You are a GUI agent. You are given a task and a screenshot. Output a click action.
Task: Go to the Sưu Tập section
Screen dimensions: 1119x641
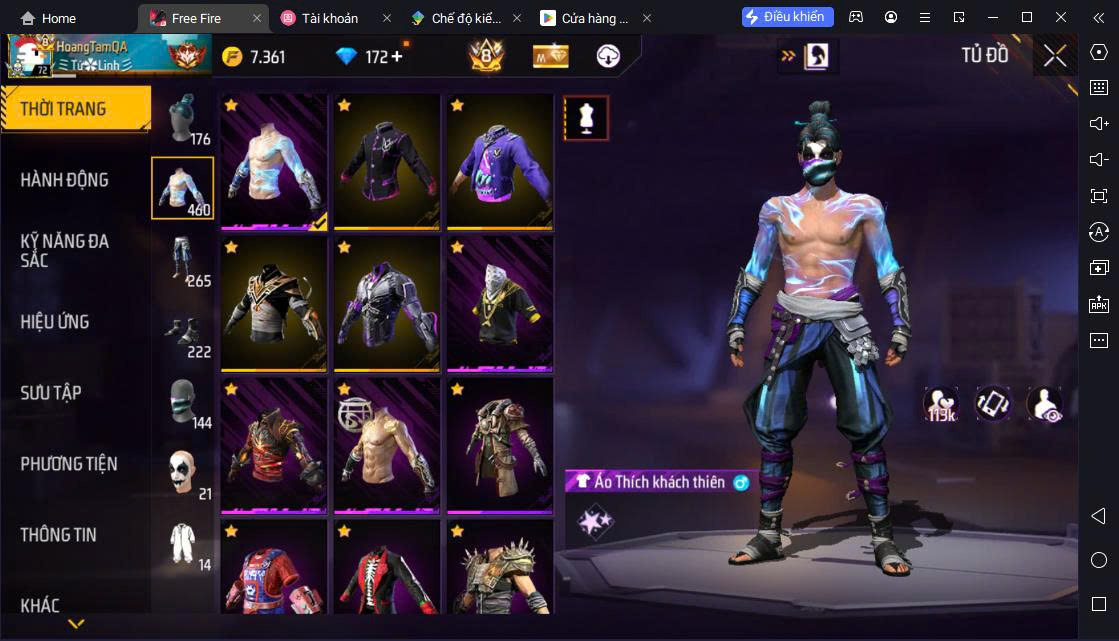[x=51, y=393]
